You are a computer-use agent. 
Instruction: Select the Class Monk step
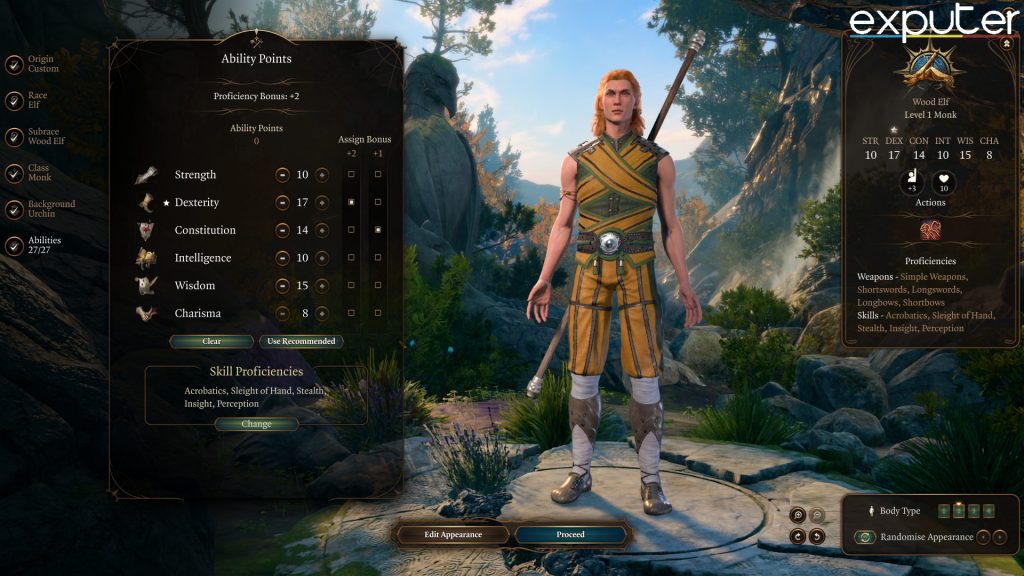pos(14,173)
